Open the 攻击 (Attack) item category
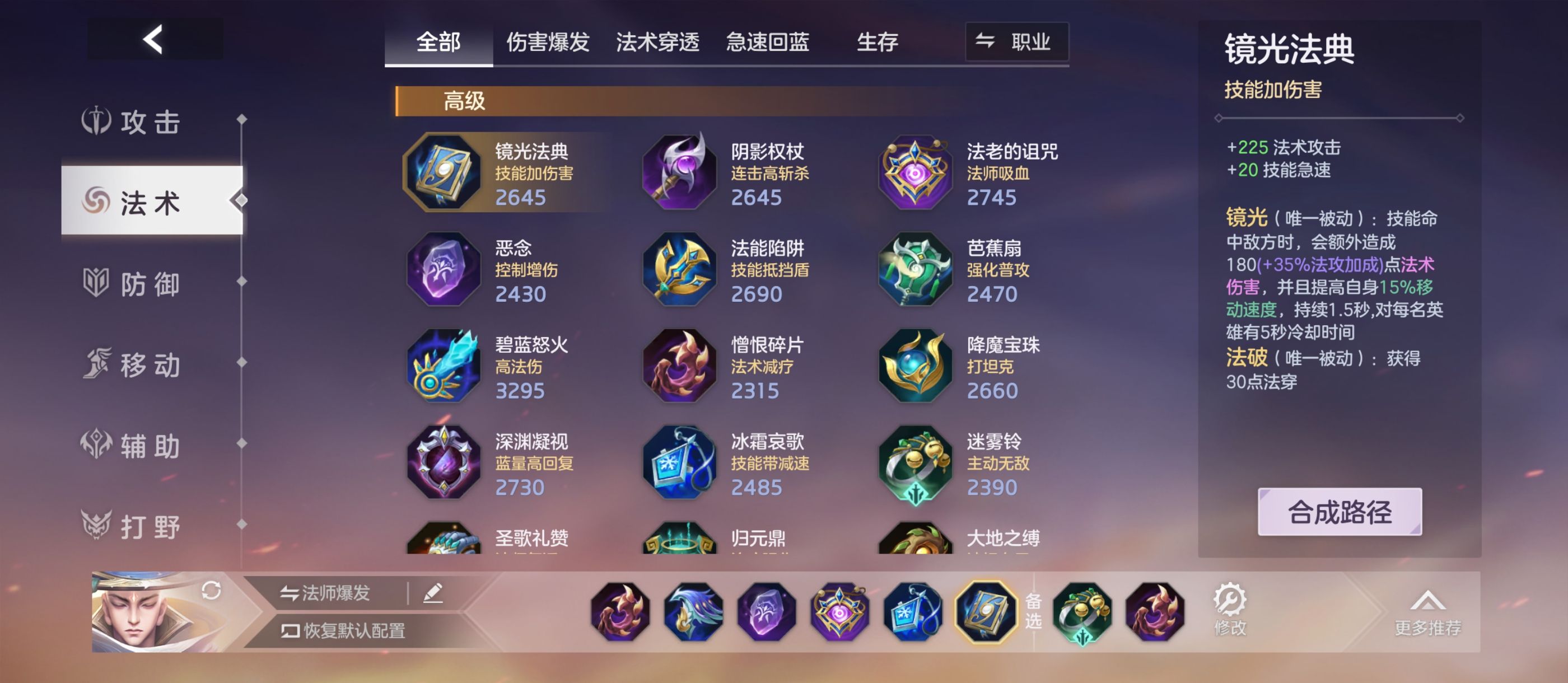 pyautogui.click(x=146, y=121)
